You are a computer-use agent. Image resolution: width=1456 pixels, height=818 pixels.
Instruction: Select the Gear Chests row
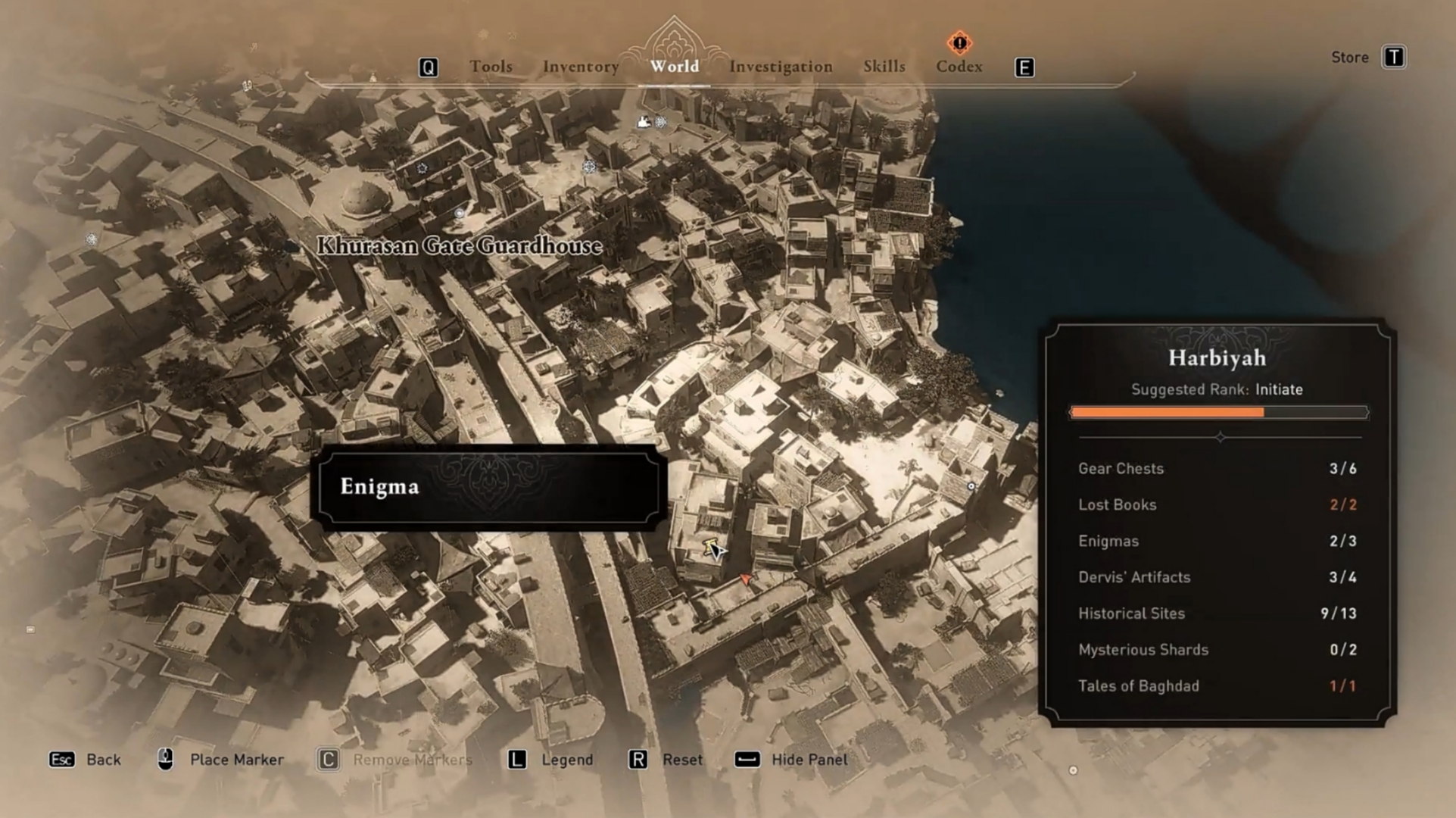1217,469
